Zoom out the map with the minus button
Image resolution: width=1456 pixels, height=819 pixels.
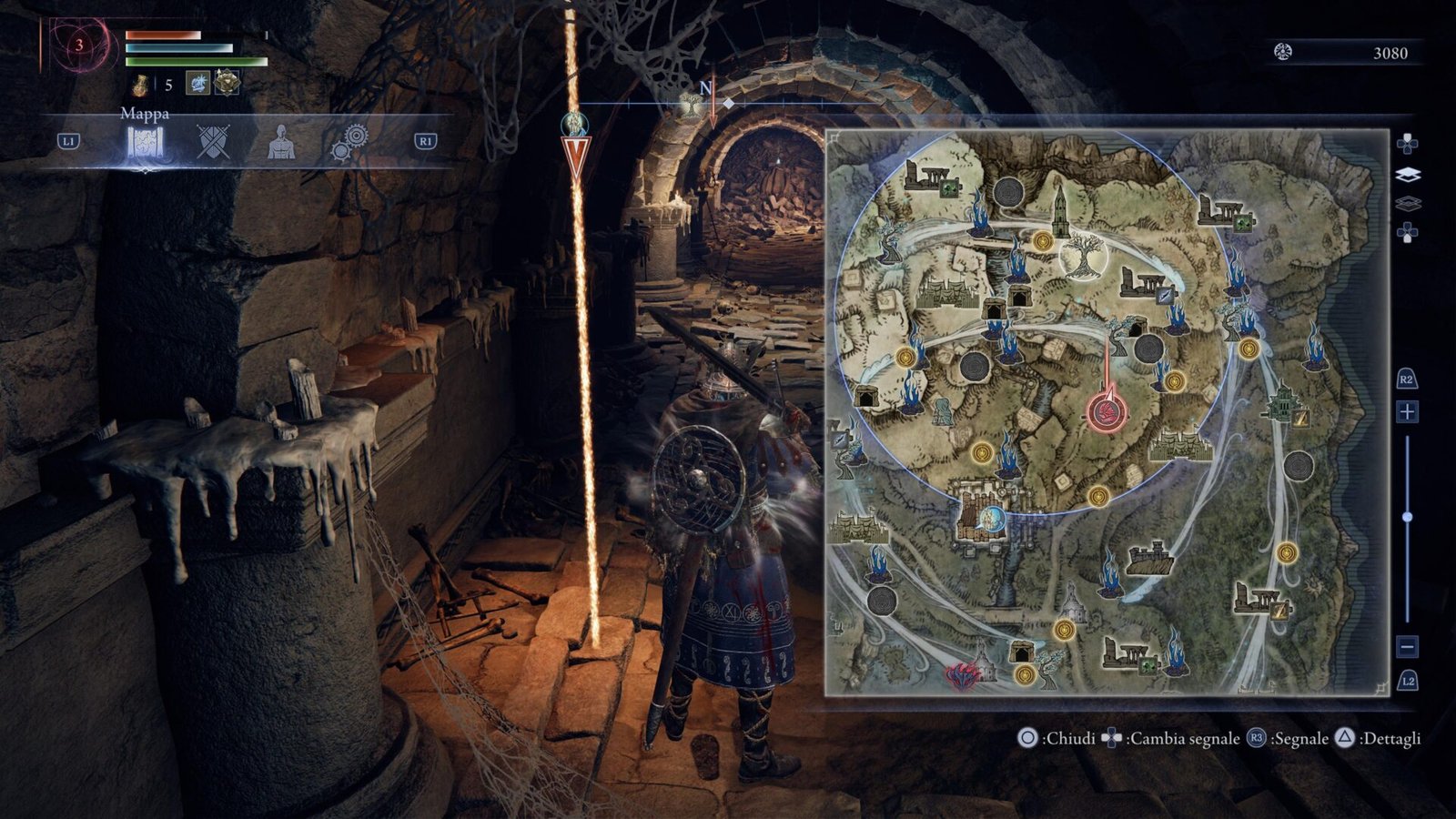tap(1407, 647)
